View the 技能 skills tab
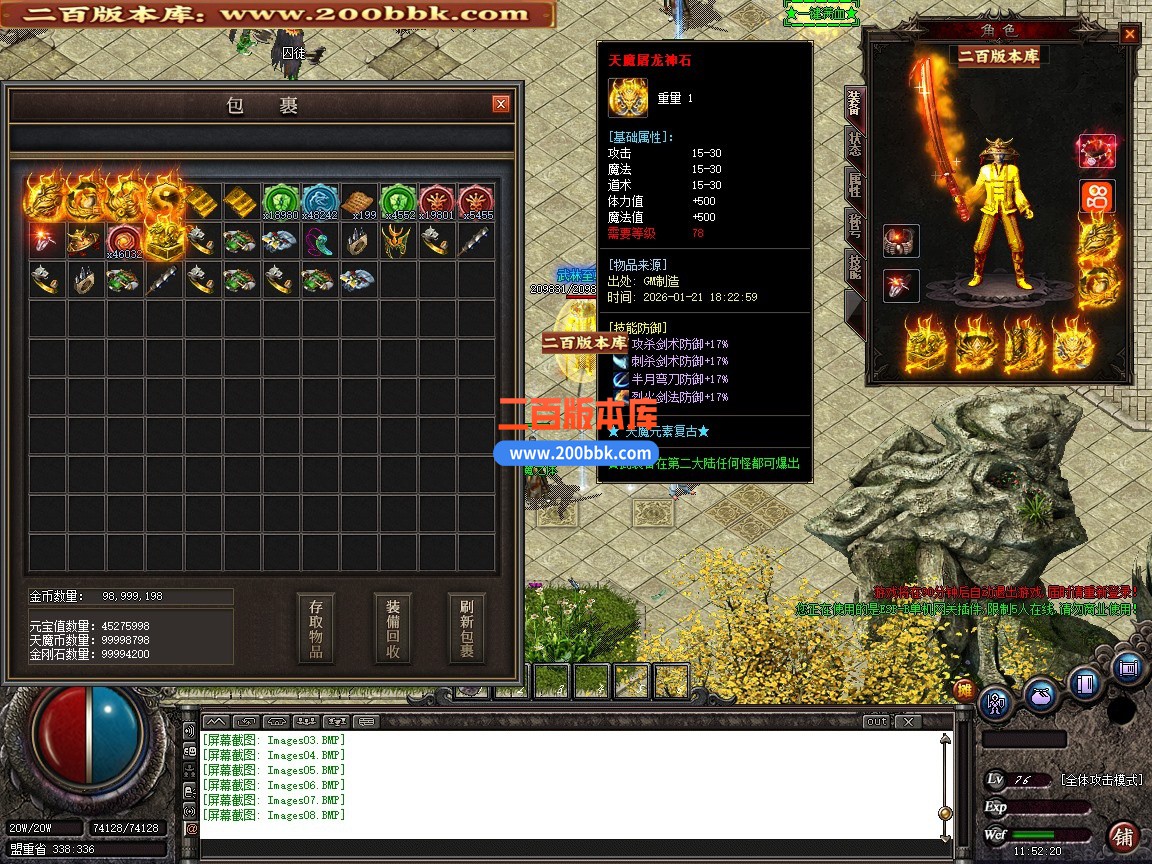Image resolution: width=1152 pixels, height=864 pixels. click(854, 267)
